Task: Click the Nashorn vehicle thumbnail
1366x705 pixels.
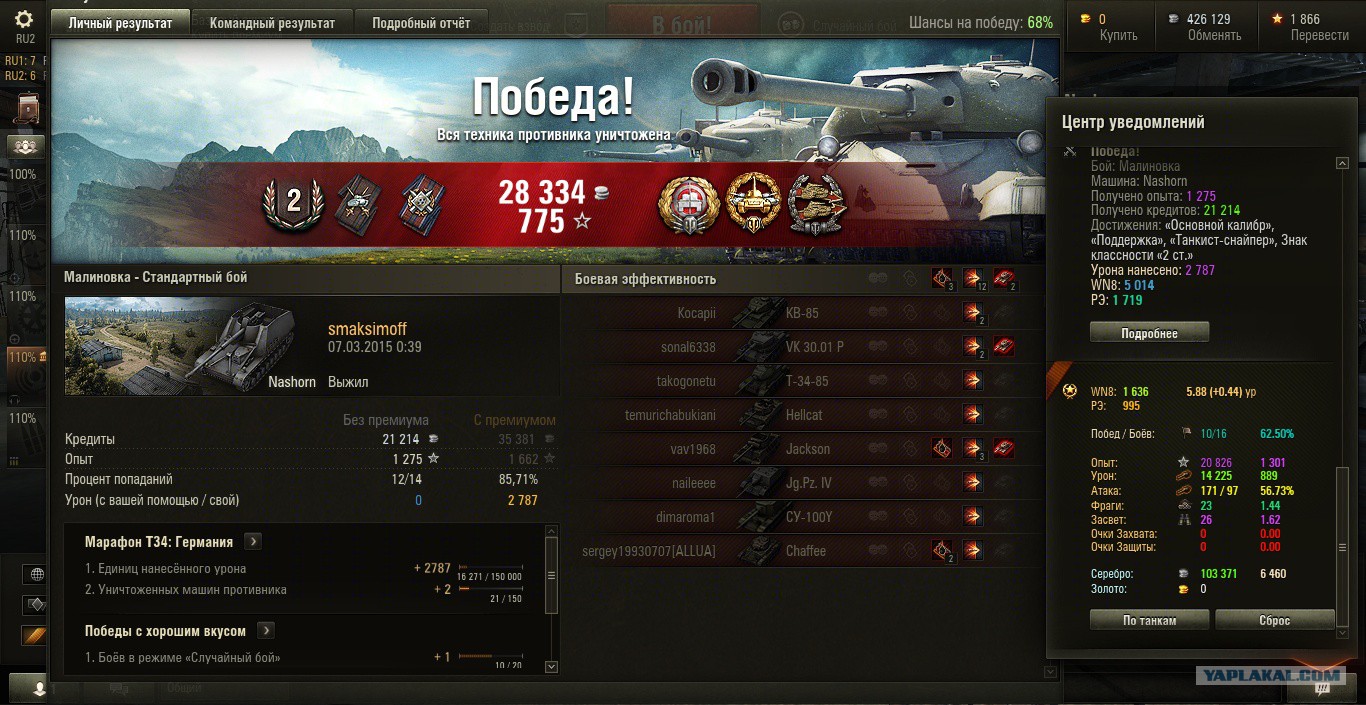Action: [180, 346]
